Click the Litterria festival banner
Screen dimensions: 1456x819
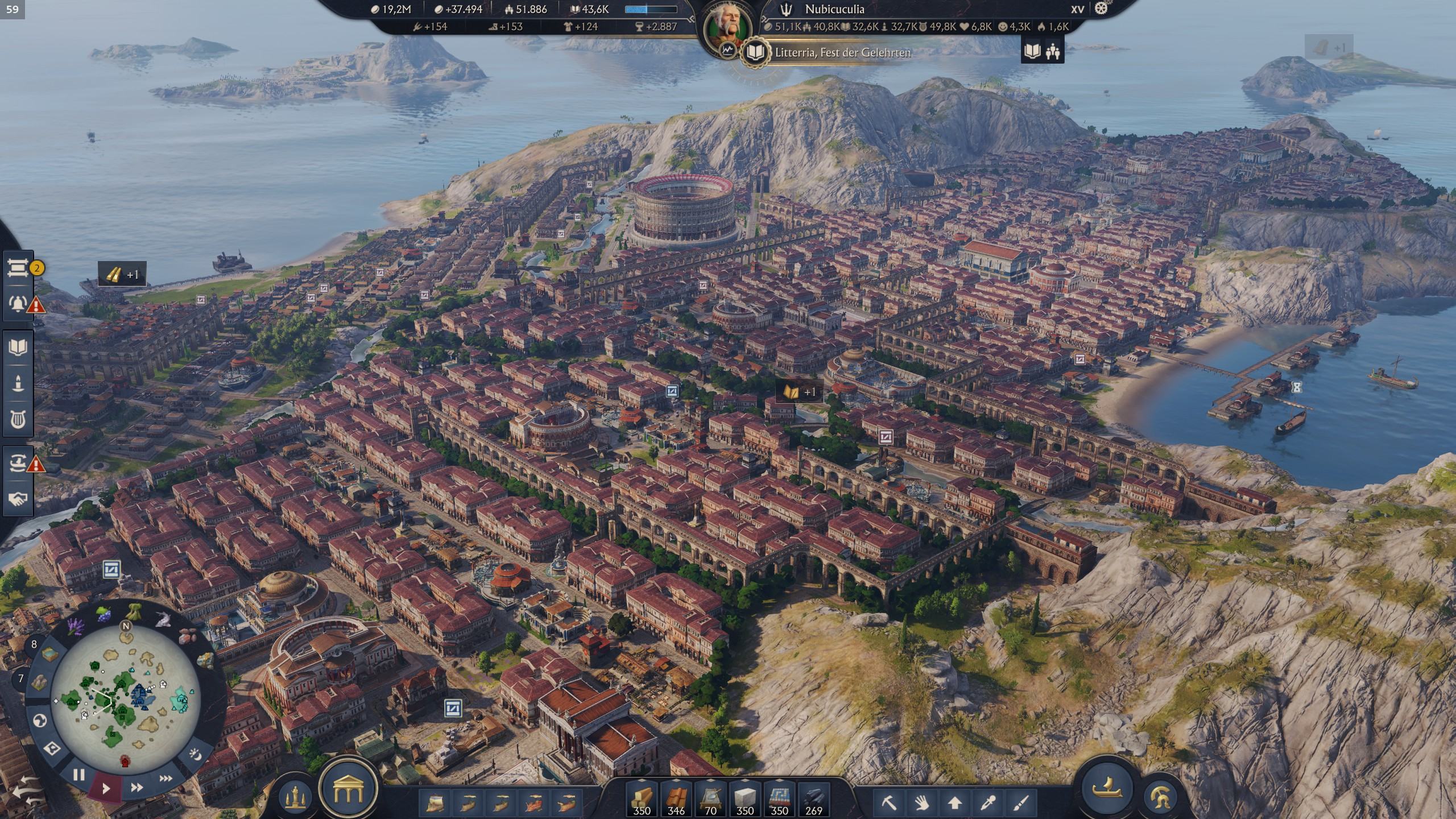pos(842,52)
